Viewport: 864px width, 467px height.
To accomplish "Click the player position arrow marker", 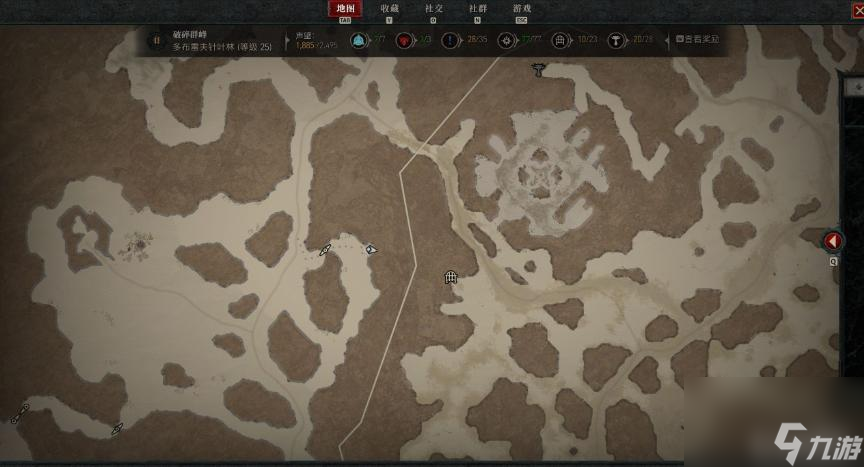I will pos(371,249).
